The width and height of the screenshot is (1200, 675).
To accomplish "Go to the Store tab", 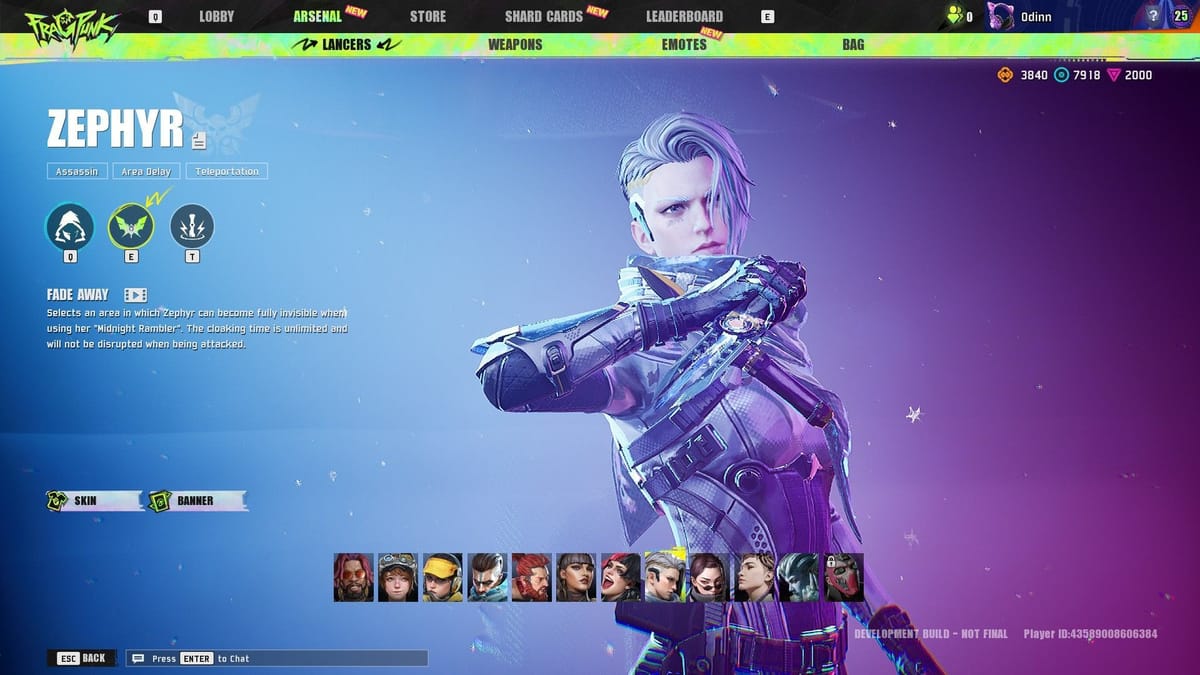I will coord(428,16).
